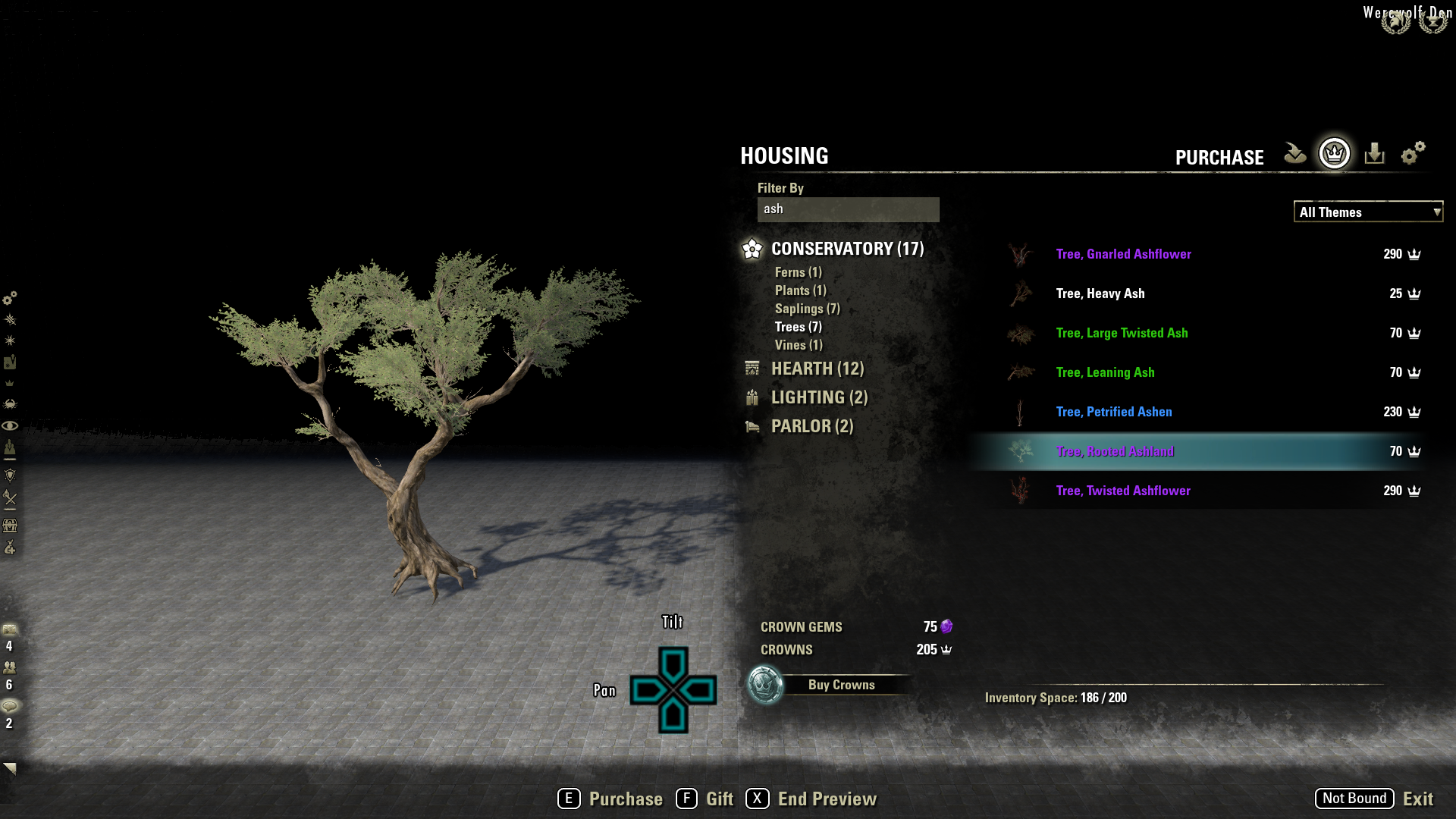1456x819 pixels.
Task: Click the crown icon in the left sidebar
Action: 9,383
